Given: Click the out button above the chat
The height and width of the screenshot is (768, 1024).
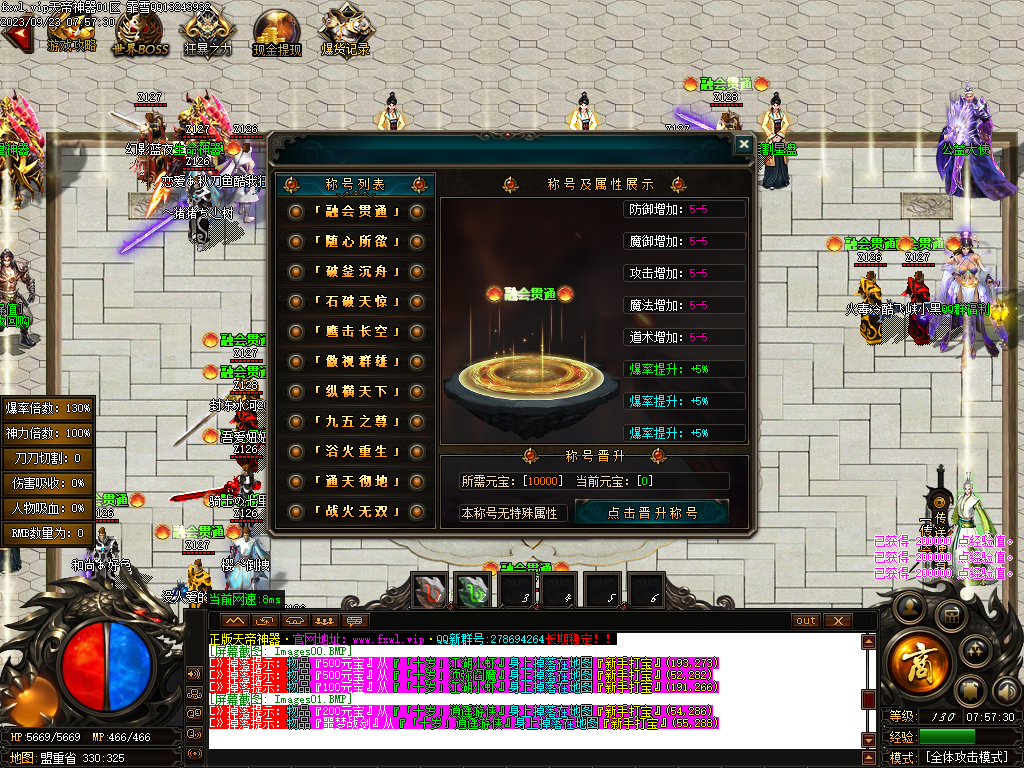Looking at the screenshot, I should point(806,620).
